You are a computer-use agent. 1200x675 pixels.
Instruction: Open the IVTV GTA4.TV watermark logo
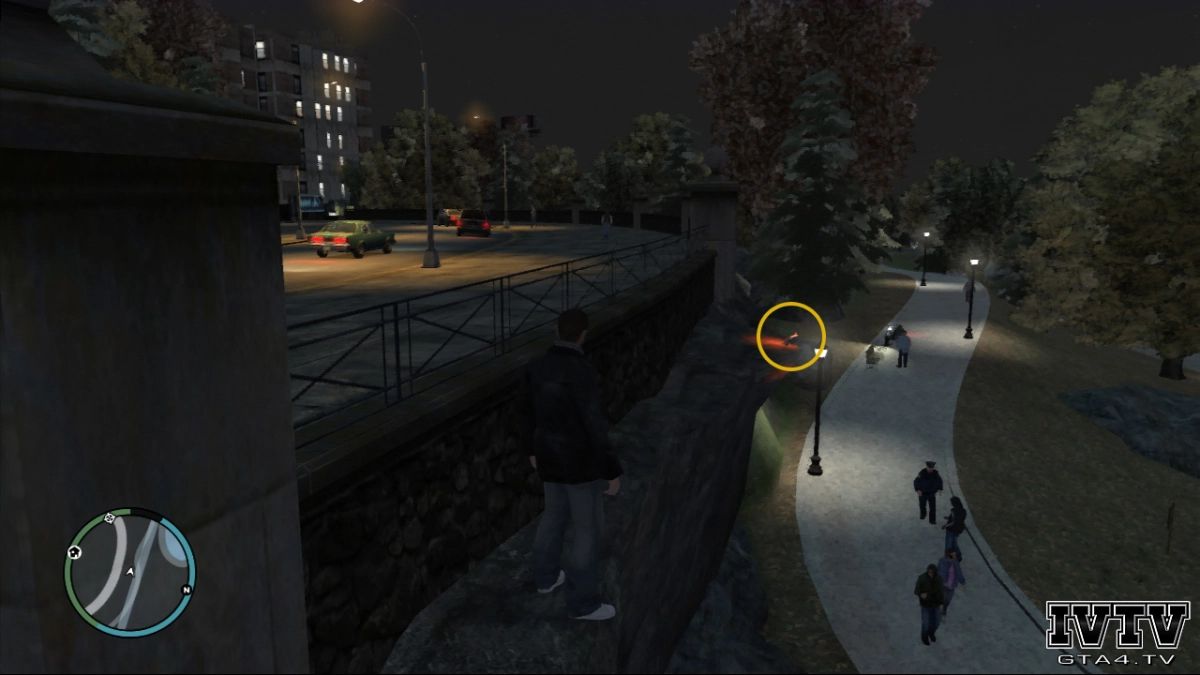pyautogui.click(x=1117, y=634)
